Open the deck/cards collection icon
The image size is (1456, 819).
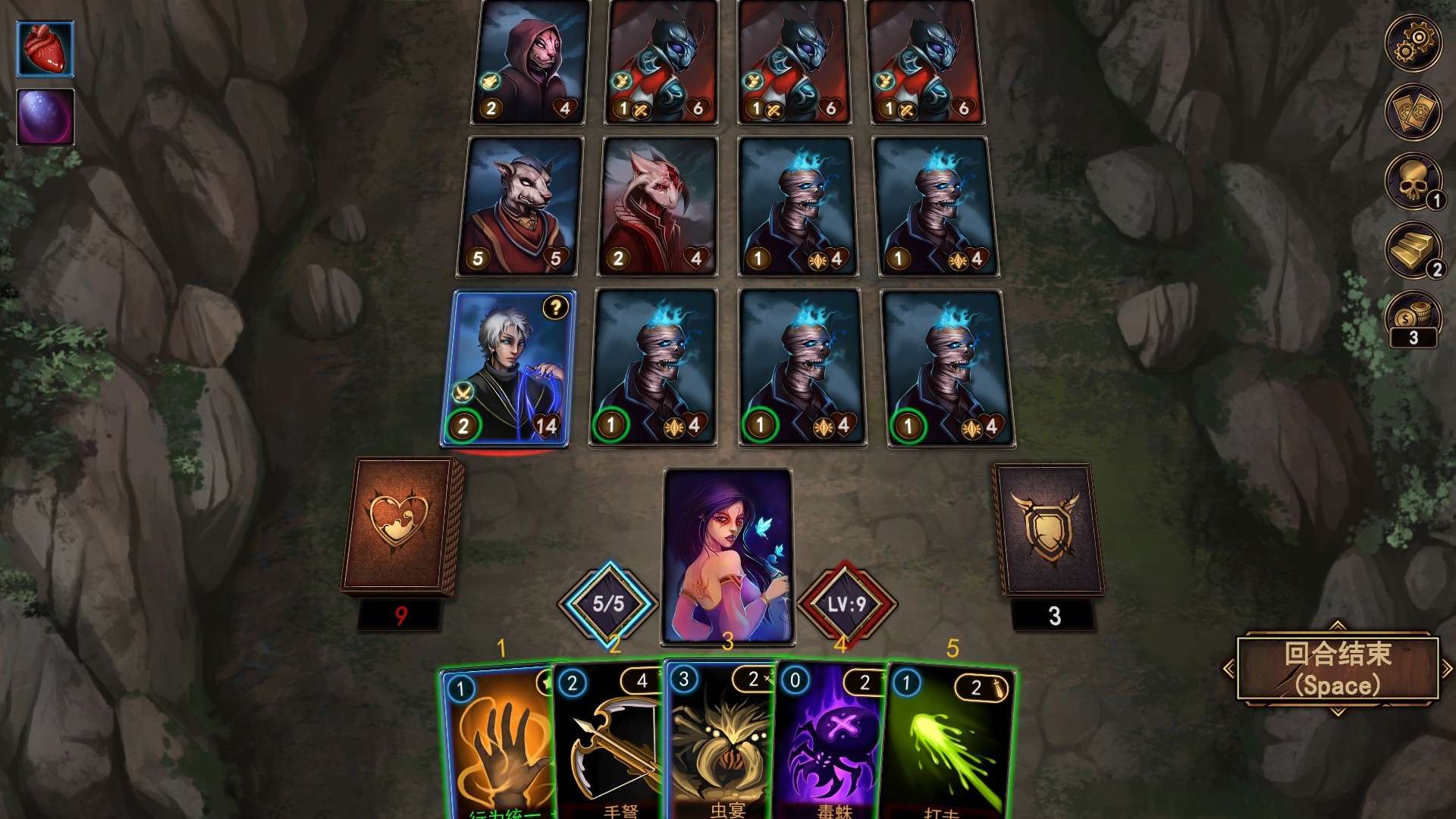click(1413, 112)
